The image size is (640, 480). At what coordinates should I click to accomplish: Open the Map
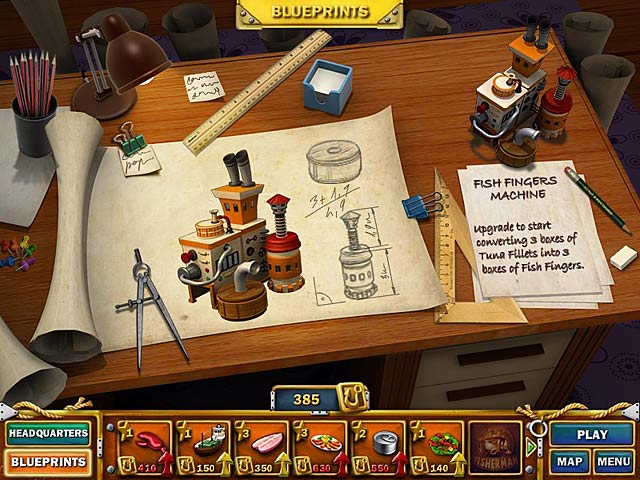569,463
